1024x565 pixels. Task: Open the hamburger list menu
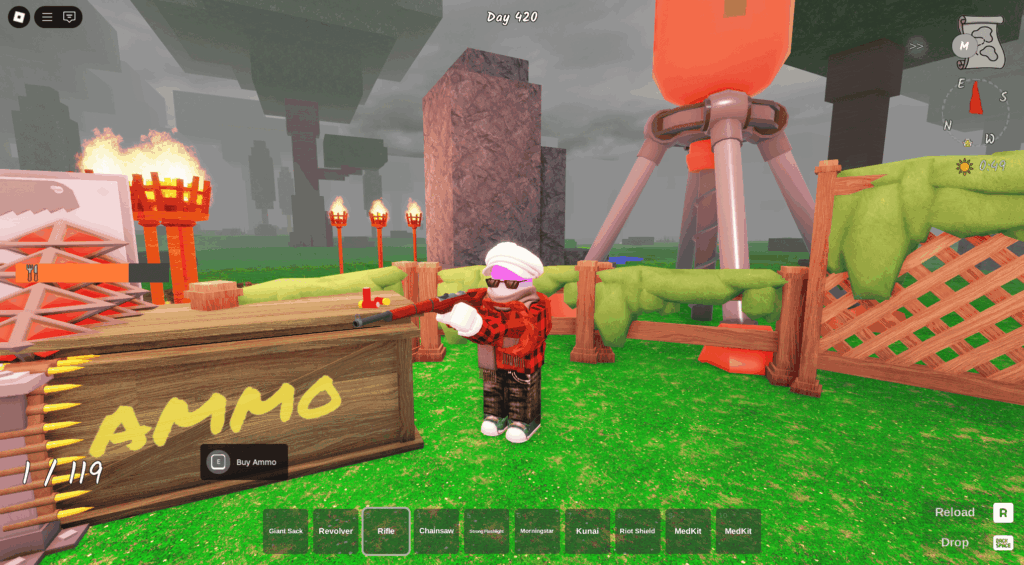(47, 17)
